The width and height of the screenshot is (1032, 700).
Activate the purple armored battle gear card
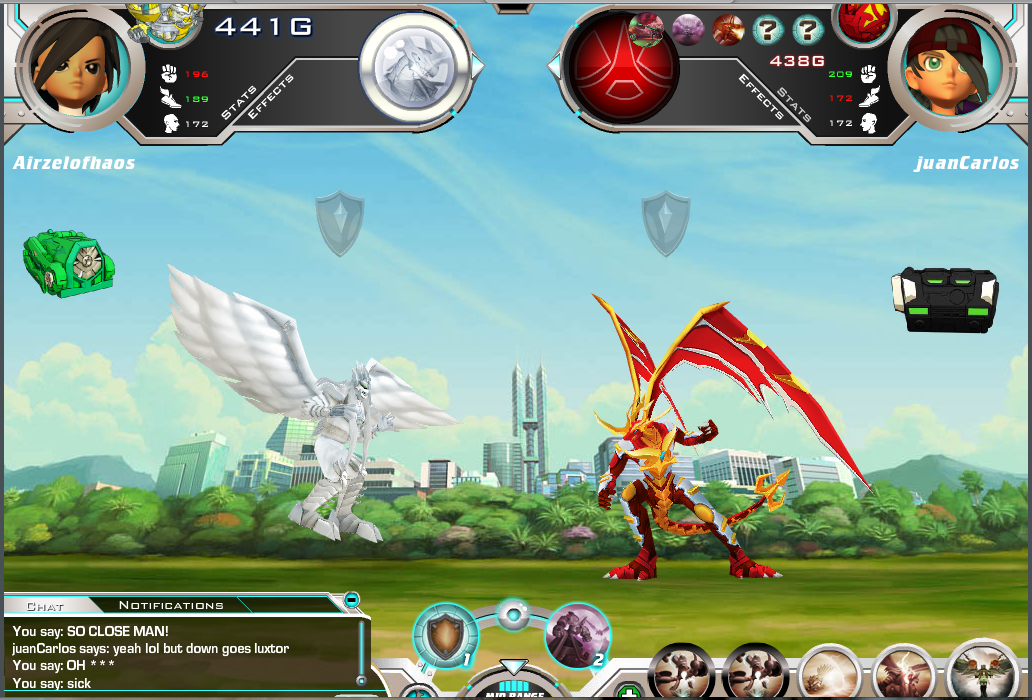click(577, 634)
